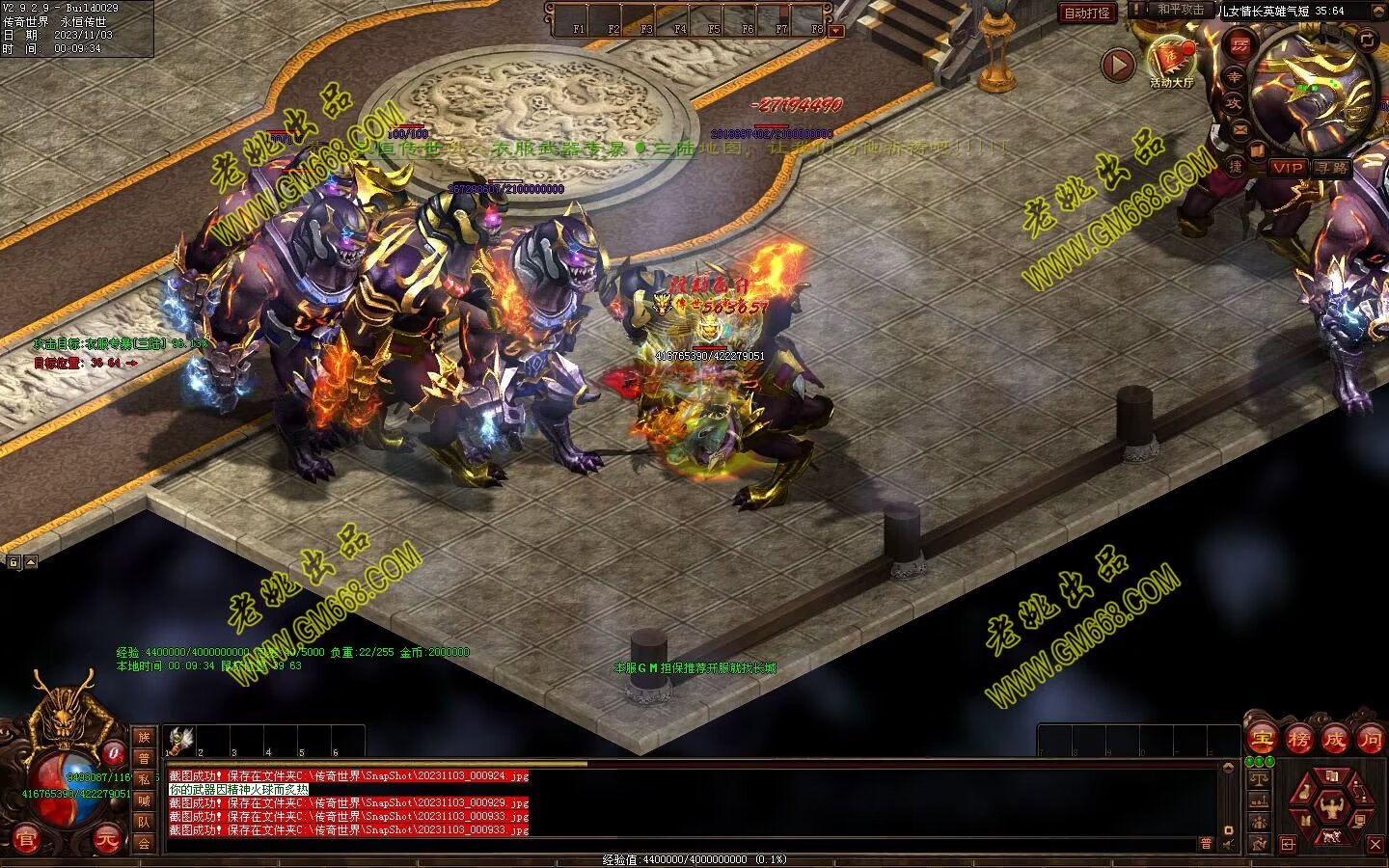Click the round play arrow button
Viewport: 1389px width, 868px height.
tap(1118, 66)
